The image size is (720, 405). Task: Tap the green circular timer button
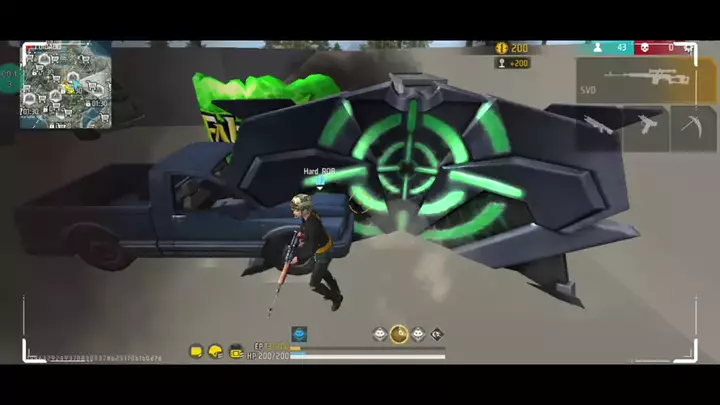[x=10, y=77]
